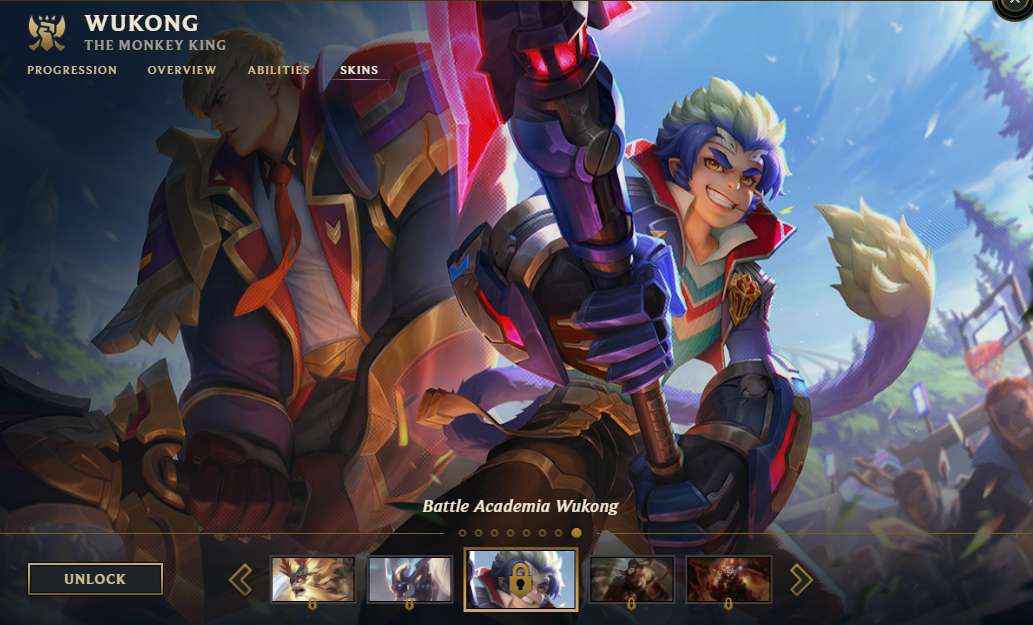This screenshot has height=625, width=1033.
Task: Open the Overview tab
Action: pos(182,70)
